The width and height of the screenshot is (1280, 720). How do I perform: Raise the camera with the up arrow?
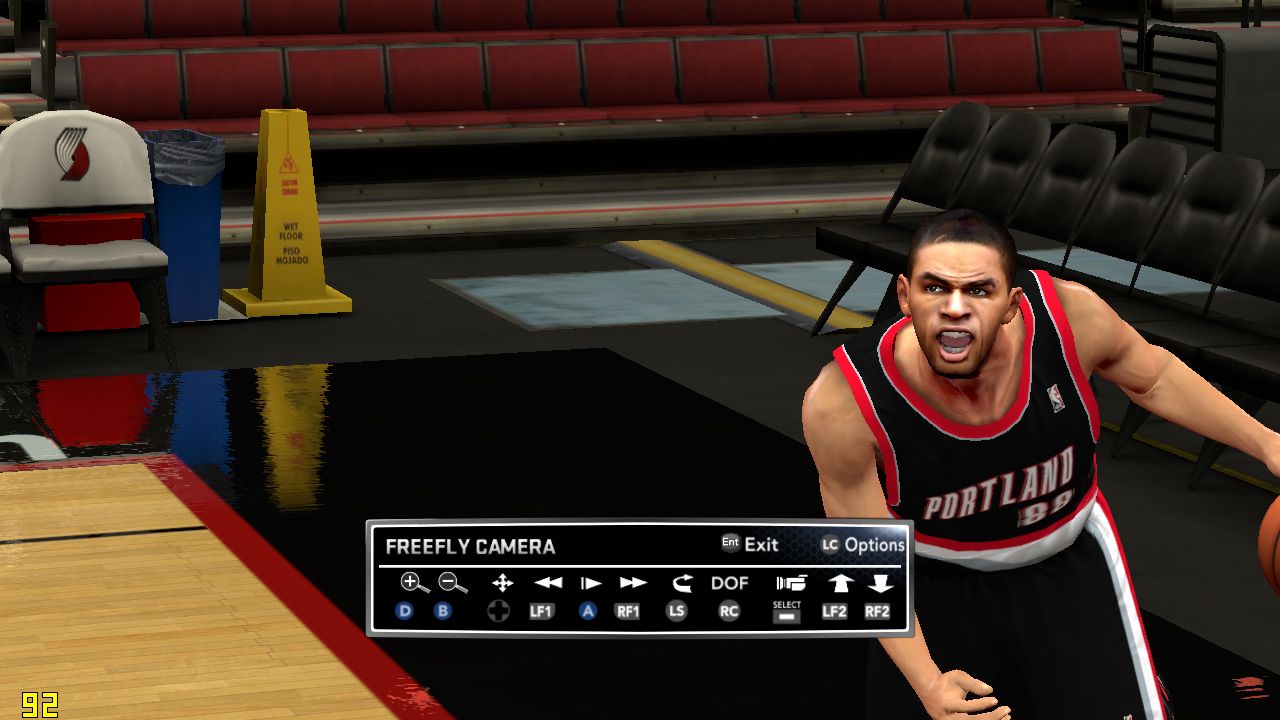click(x=840, y=582)
